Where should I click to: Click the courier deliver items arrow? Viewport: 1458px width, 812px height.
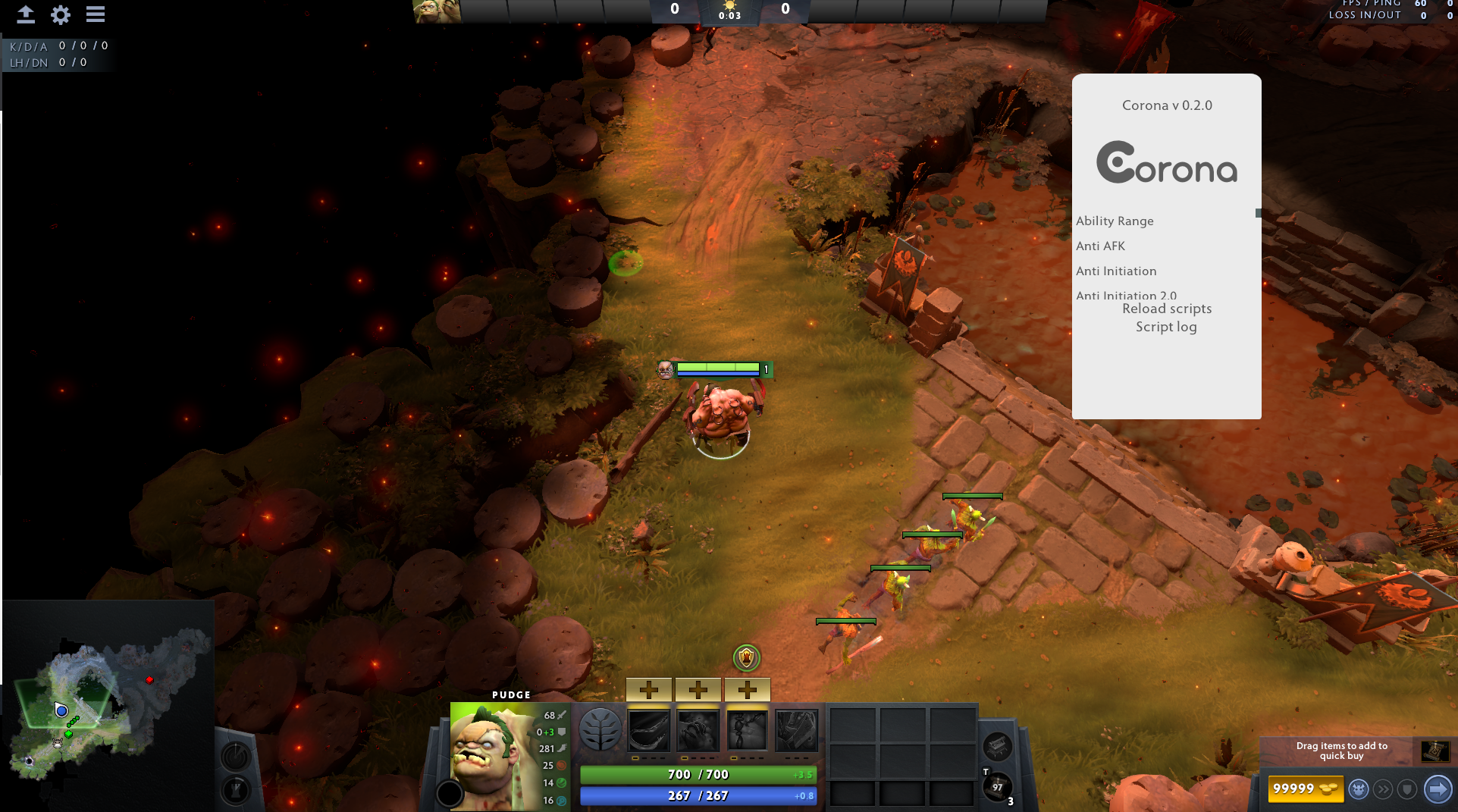1437,789
